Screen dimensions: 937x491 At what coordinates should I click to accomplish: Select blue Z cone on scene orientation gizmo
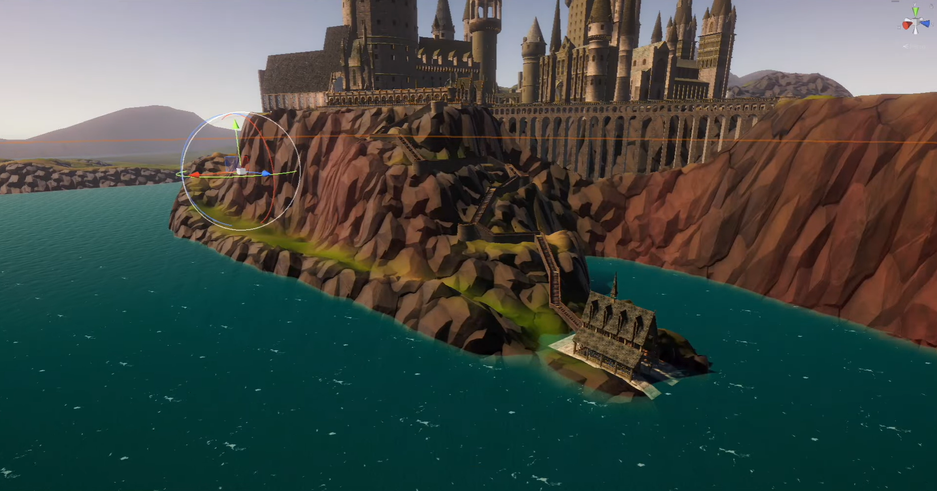[x=924, y=24]
